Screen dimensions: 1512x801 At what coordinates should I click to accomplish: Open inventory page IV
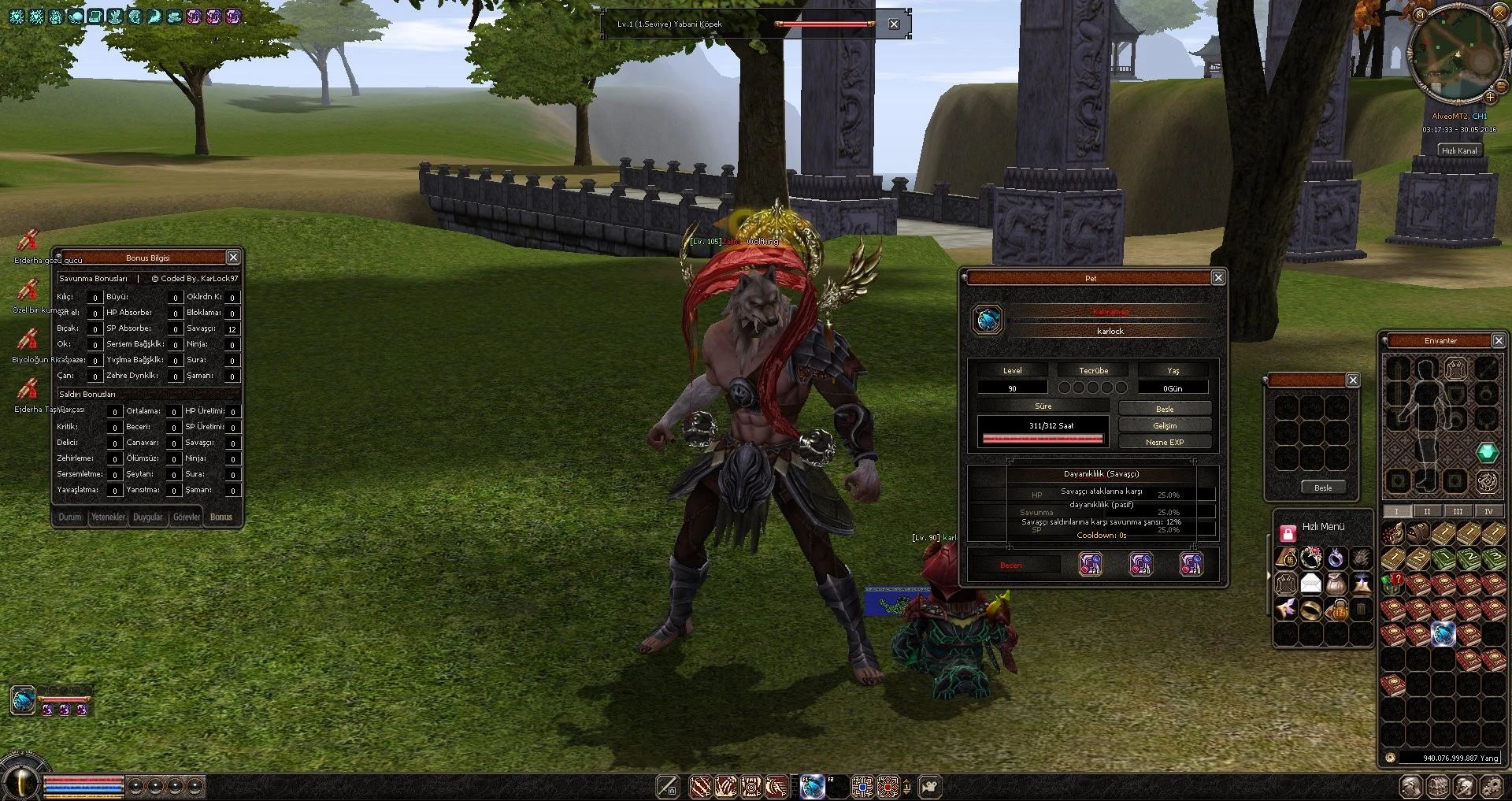(1488, 511)
